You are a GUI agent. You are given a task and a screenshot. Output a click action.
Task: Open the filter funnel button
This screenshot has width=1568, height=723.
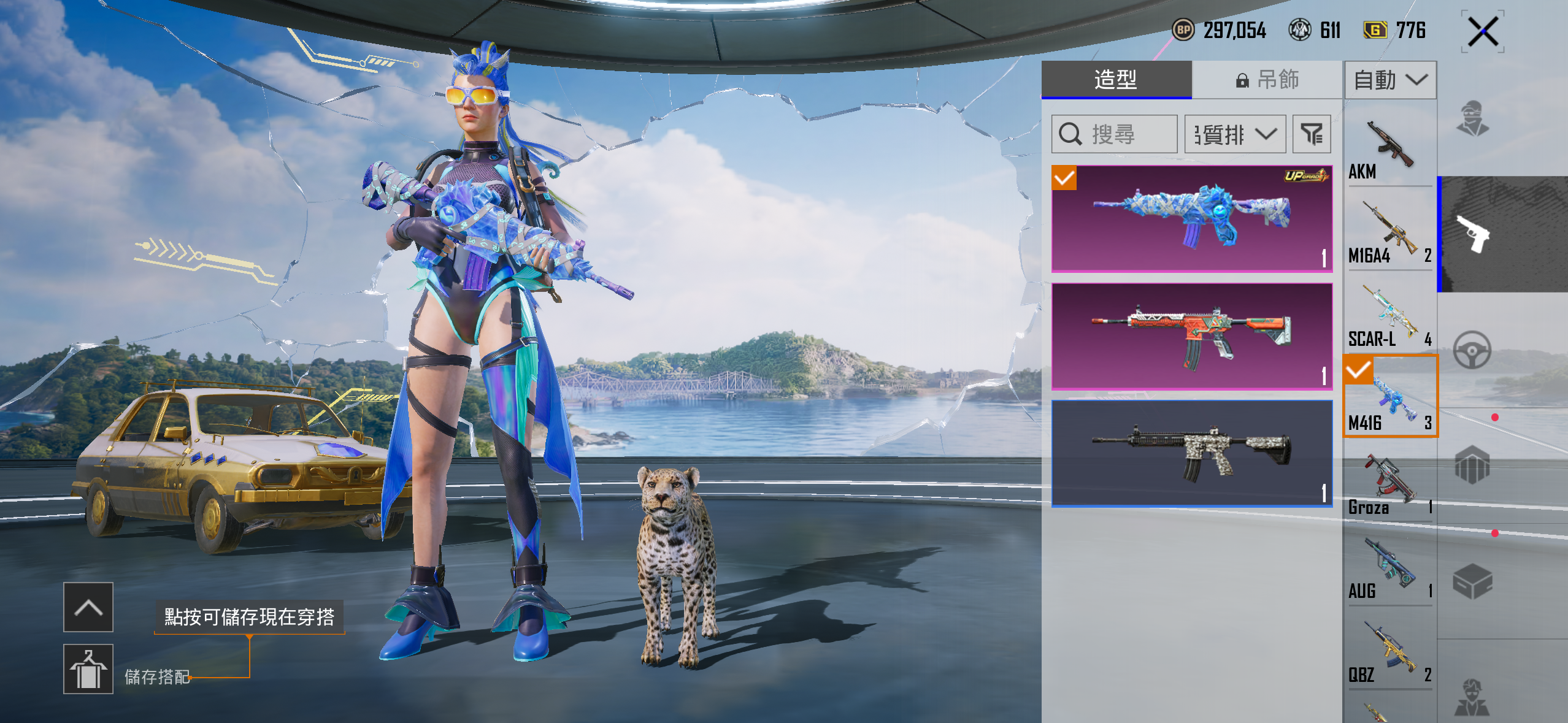coord(1312,134)
